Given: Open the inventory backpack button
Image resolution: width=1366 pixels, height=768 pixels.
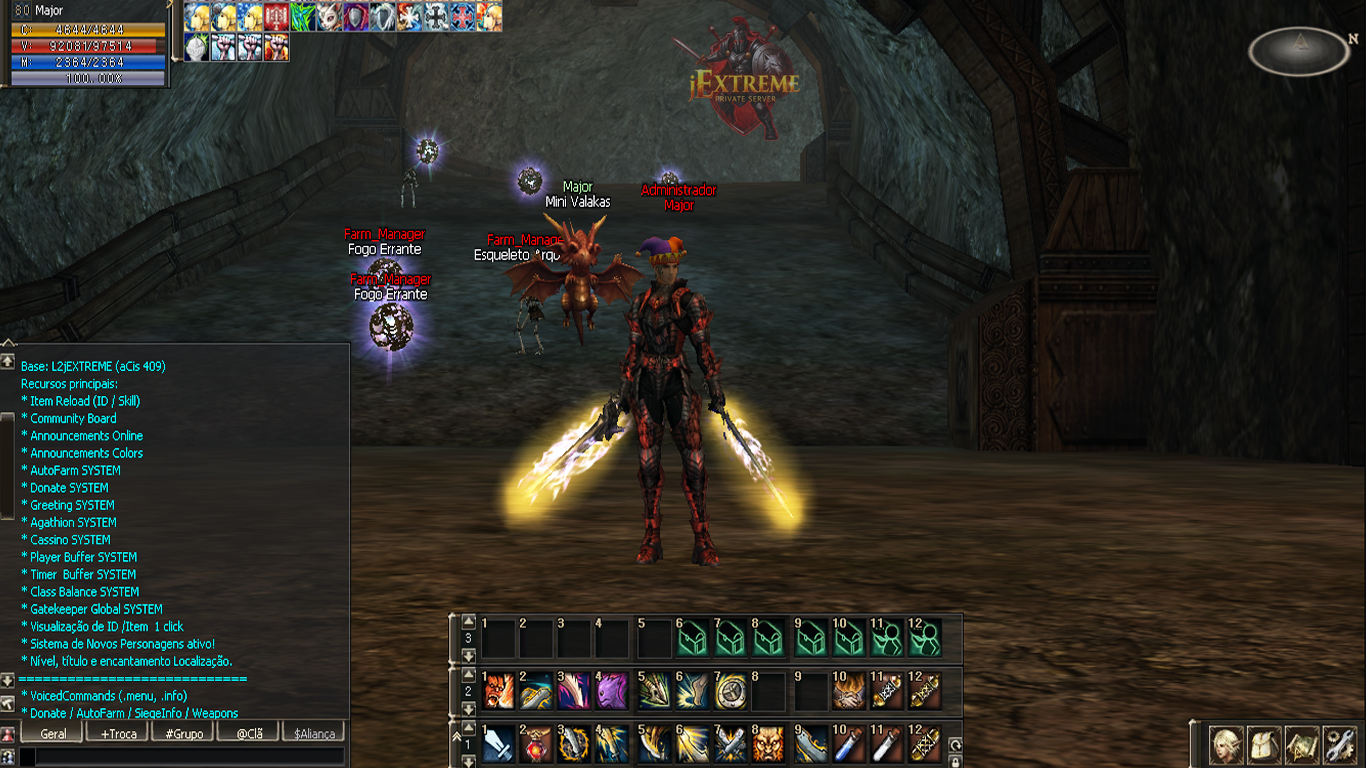Looking at the screenshot, I should [1265, 745].
